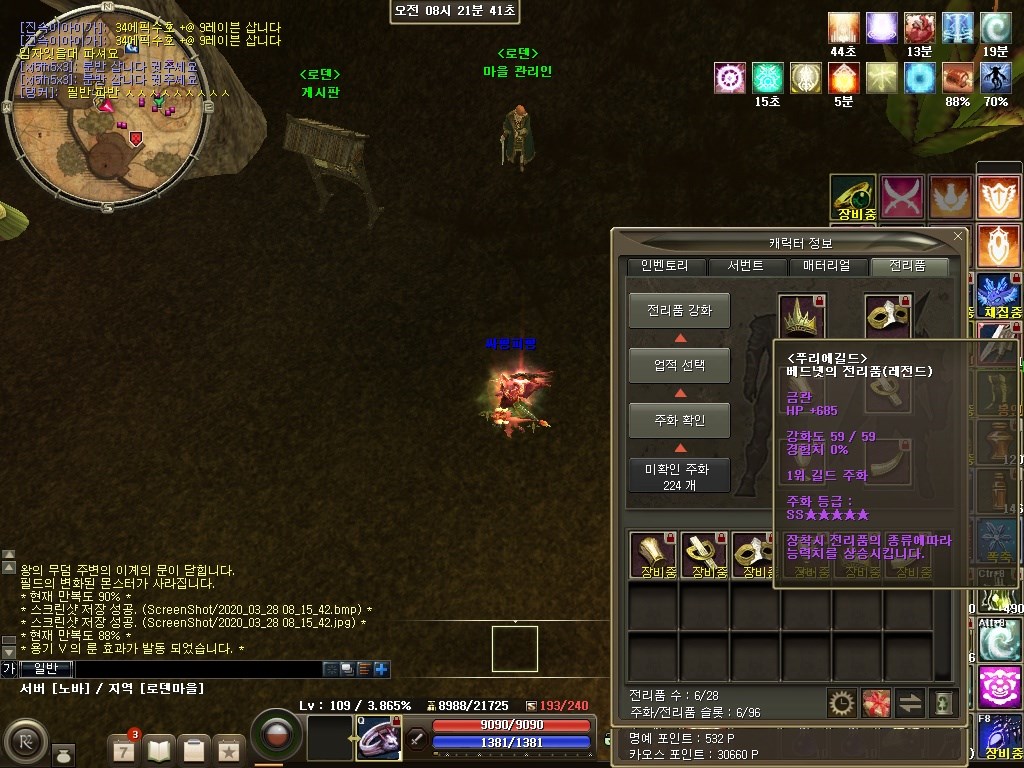Screen dimensions: 1024x768
Task: Click the golden gauntlet trophy in the list
Action: (x=652, y=553)
